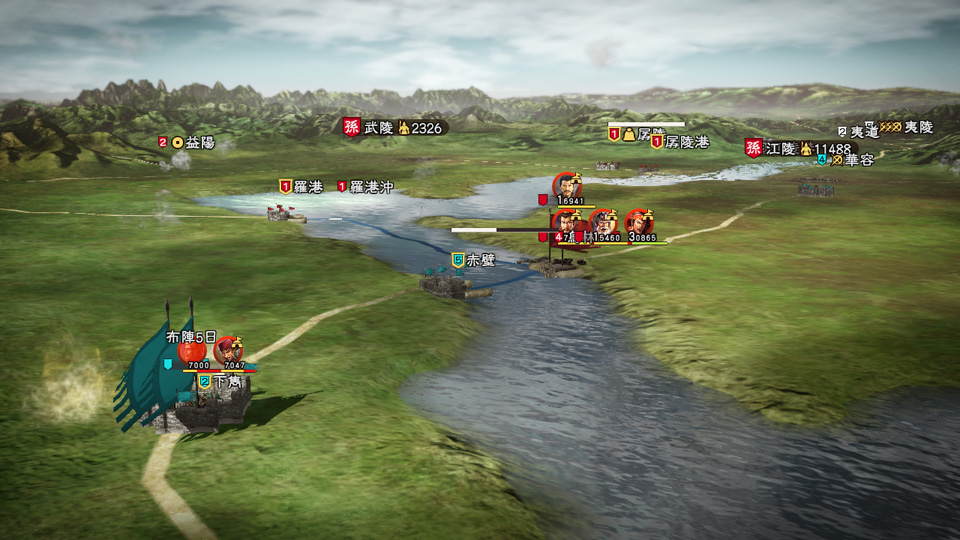Choose the 夷陵 location label
Screen dimensions: 960x540
coord(917,128)
